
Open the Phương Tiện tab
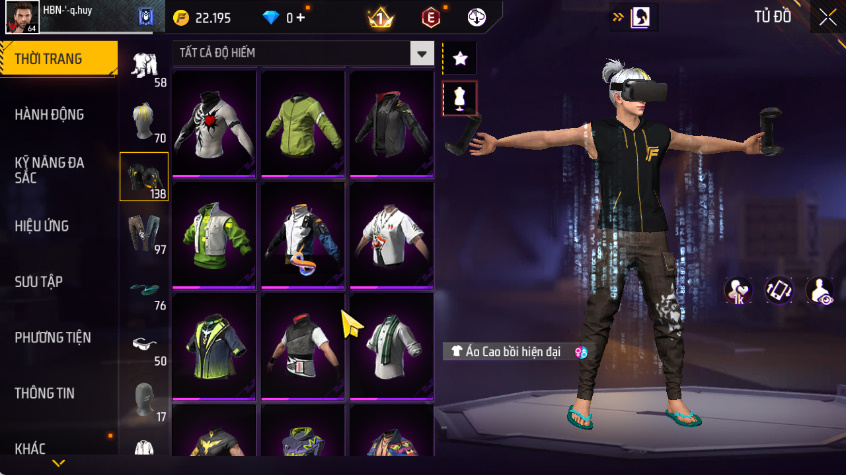click(x=52, y=338)
